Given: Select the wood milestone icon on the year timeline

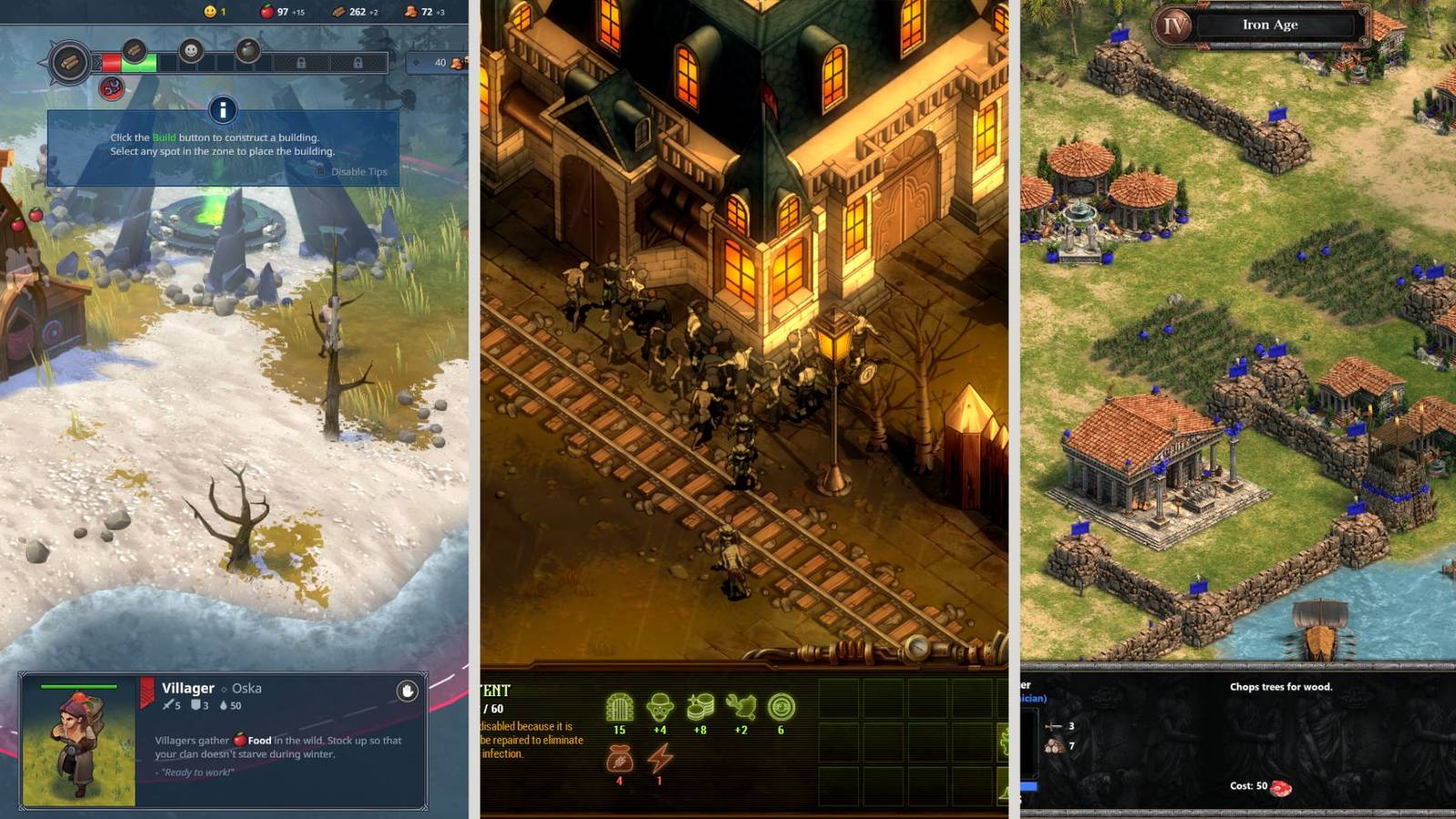Looking at the screenshot, I should coord(135,52).
